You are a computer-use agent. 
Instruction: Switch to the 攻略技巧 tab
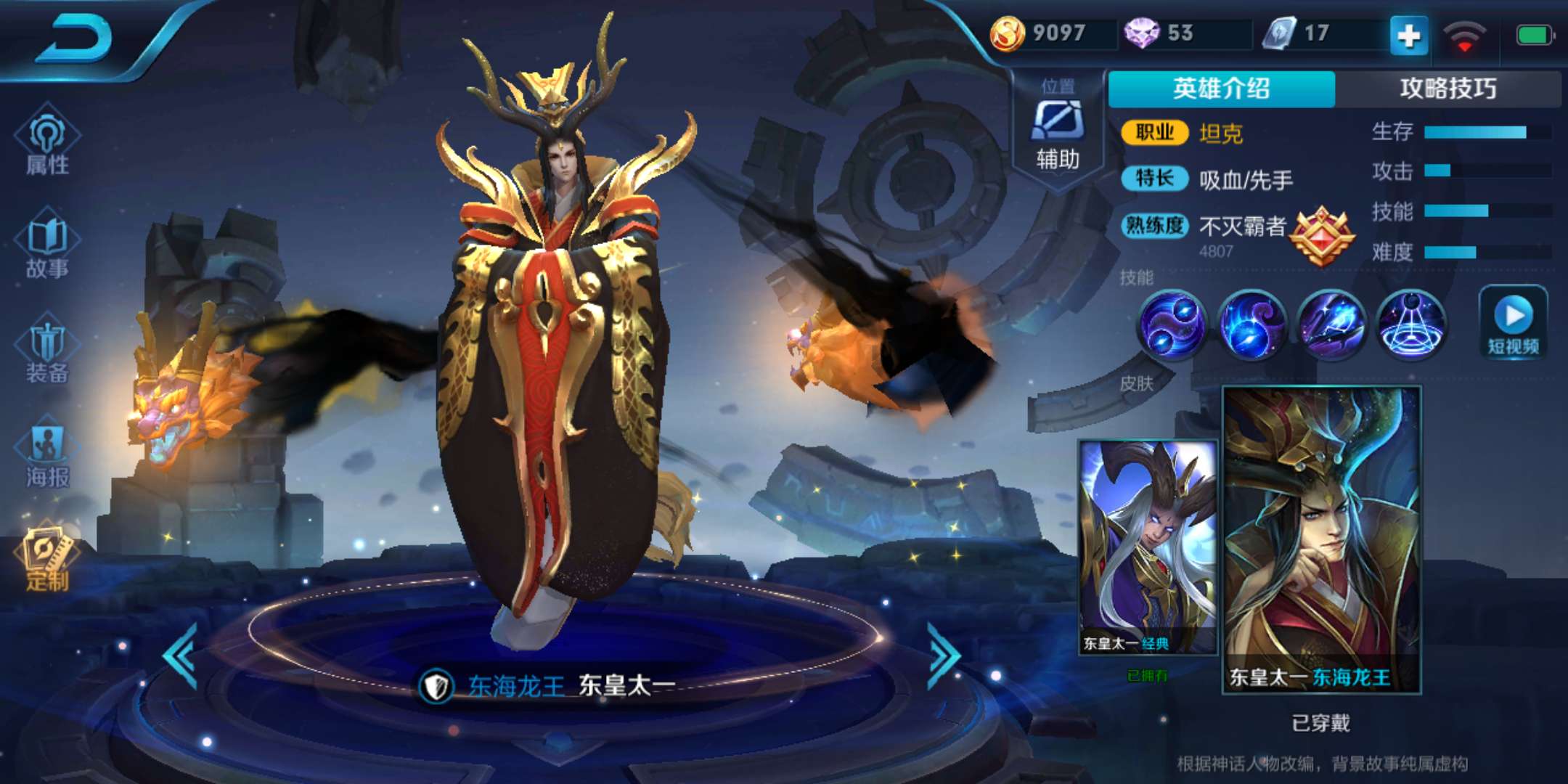[x=1447, y=89]
